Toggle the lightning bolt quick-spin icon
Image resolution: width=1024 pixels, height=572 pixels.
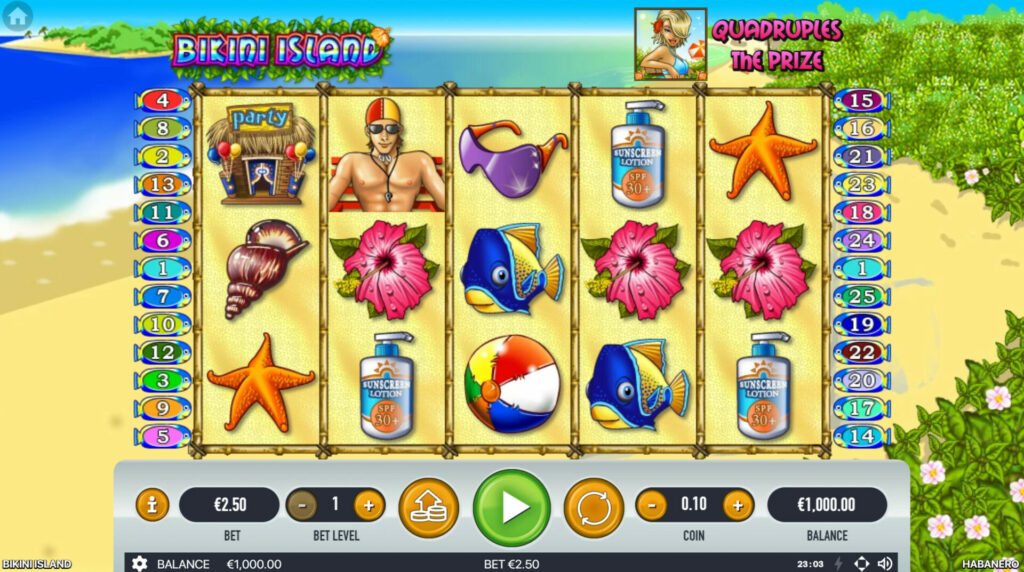coord(839,564)
